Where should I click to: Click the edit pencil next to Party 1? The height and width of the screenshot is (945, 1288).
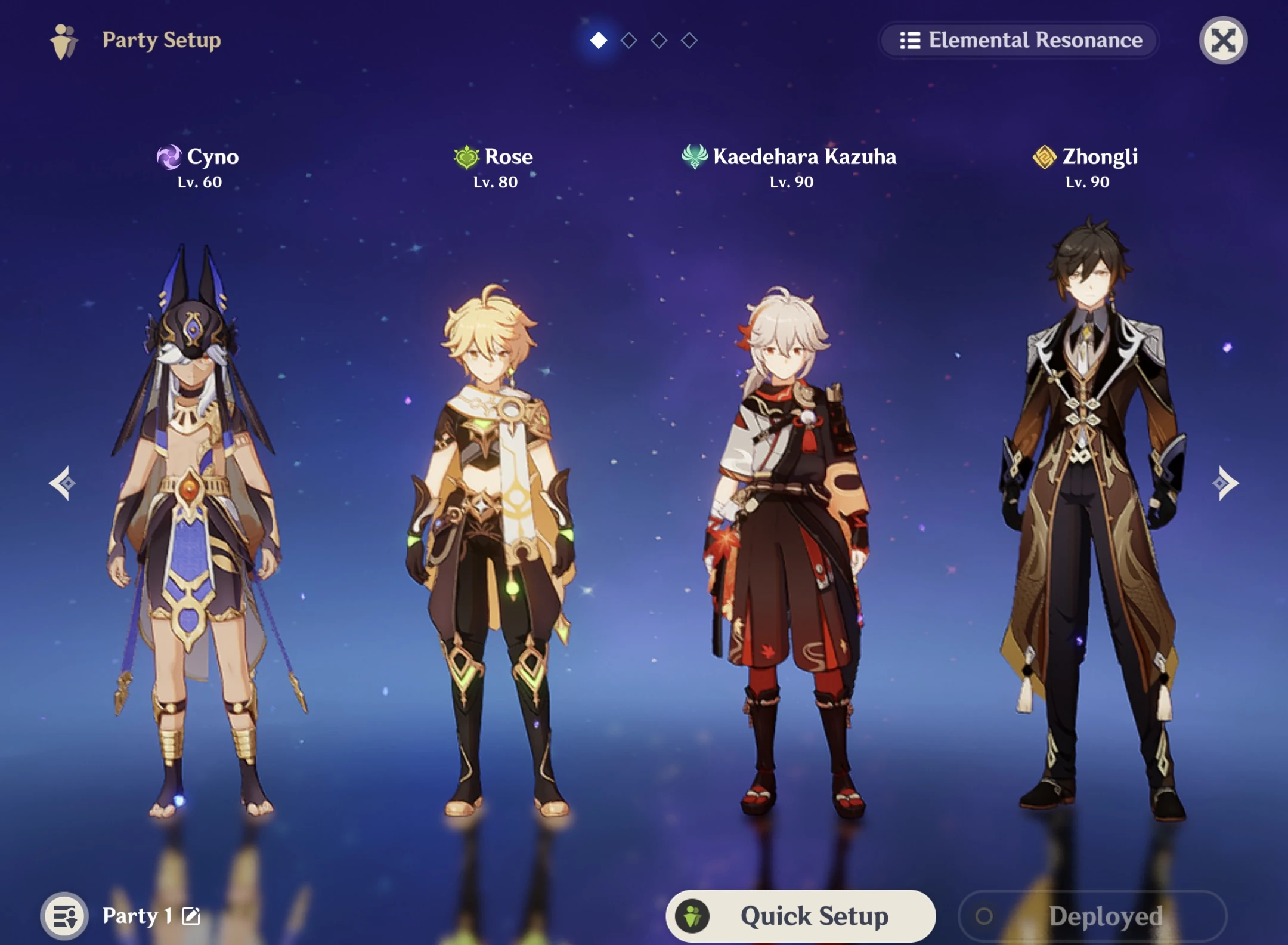[x=190, y=915]
